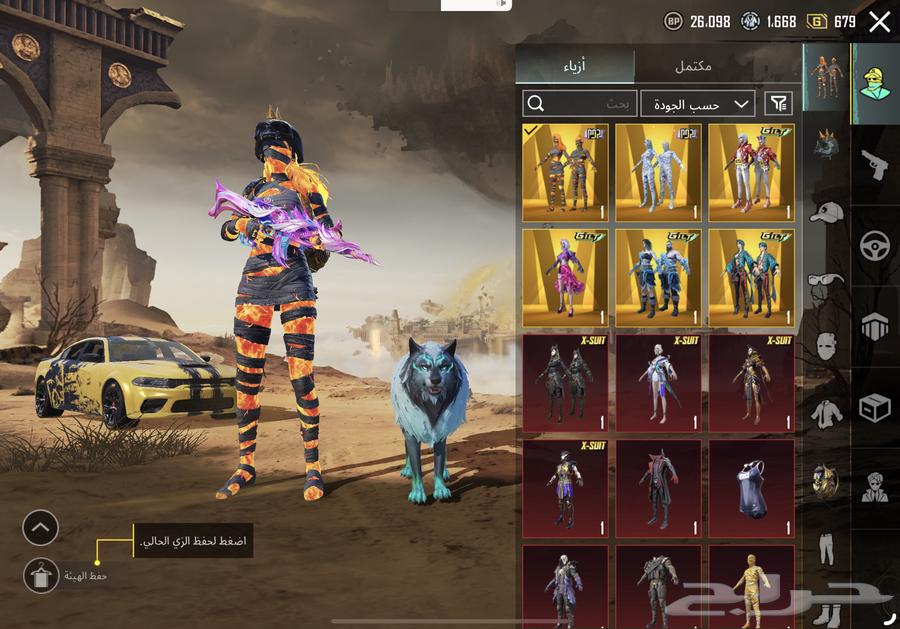The height and width of the screenshot is (629, 900).
Task: Show the cap headwear category
Action: point(826,213)
